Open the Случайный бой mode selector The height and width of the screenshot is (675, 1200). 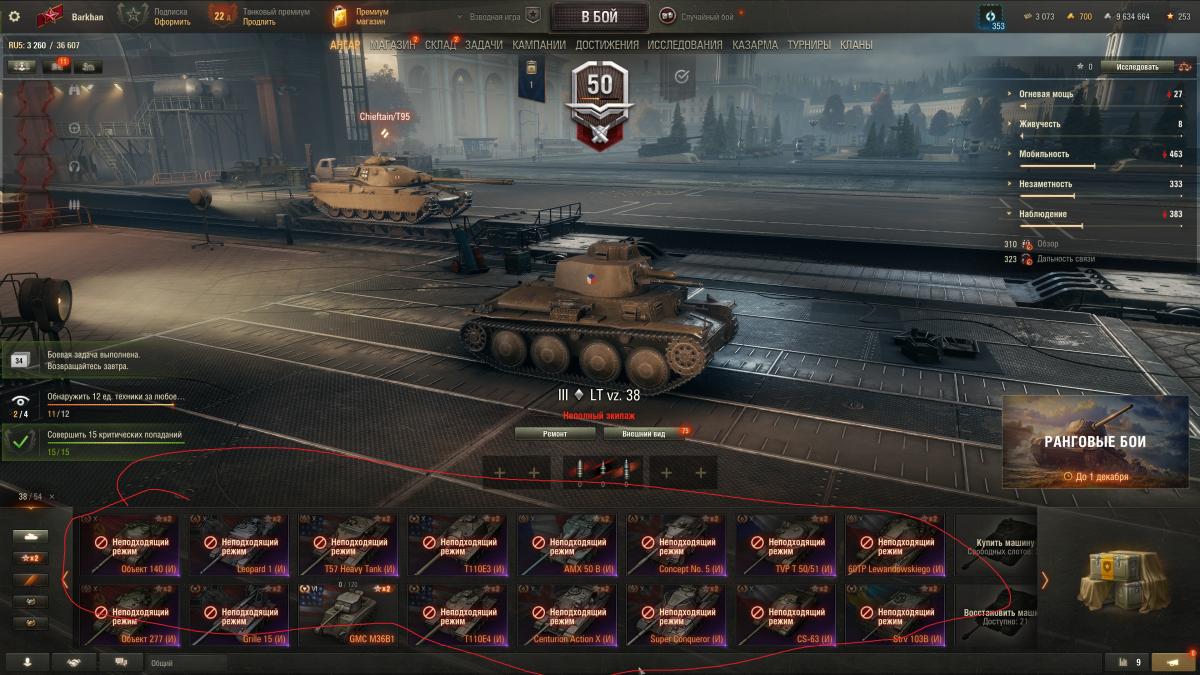click(707, 17)
